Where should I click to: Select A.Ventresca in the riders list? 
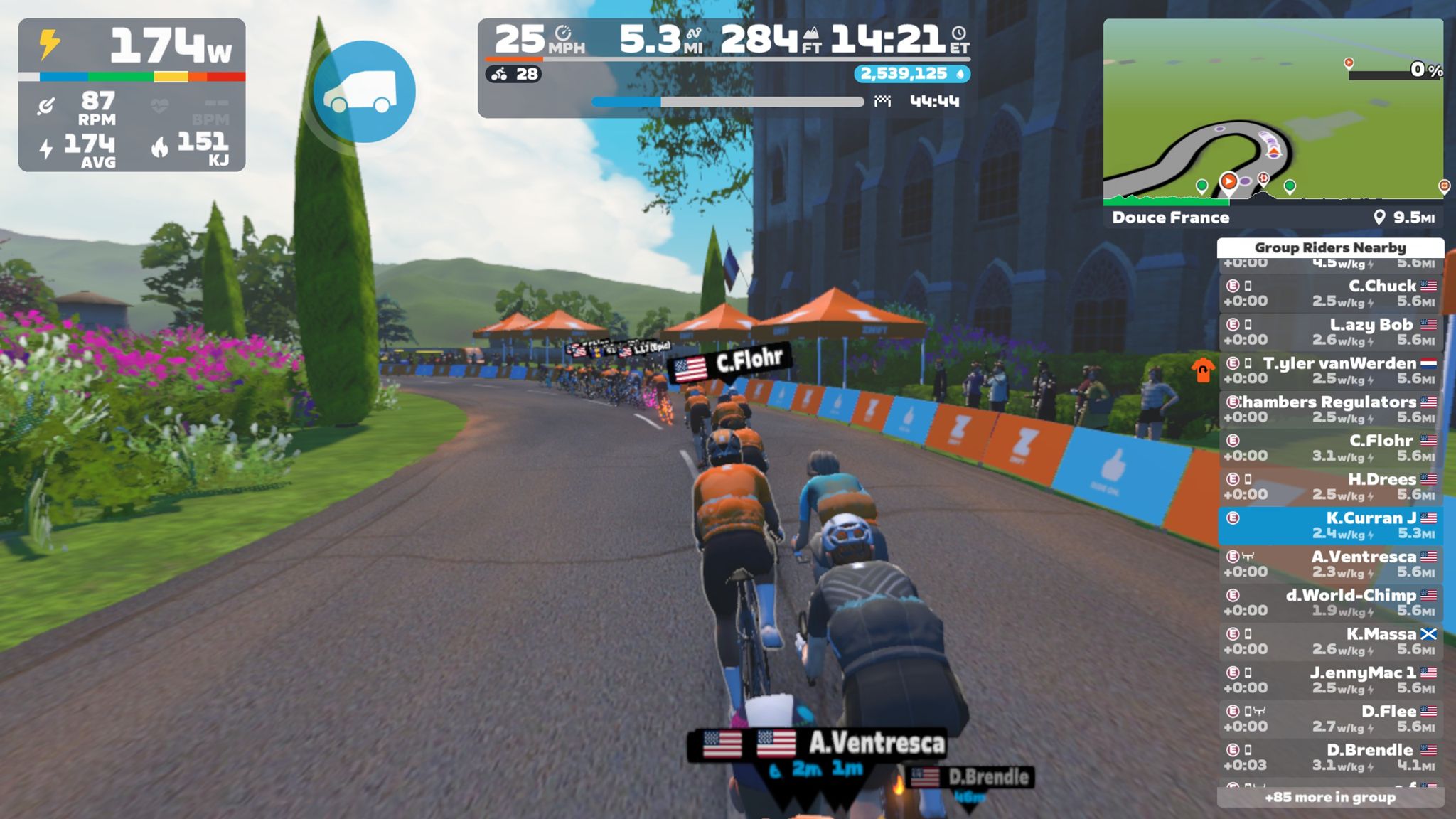(1329, 564)
